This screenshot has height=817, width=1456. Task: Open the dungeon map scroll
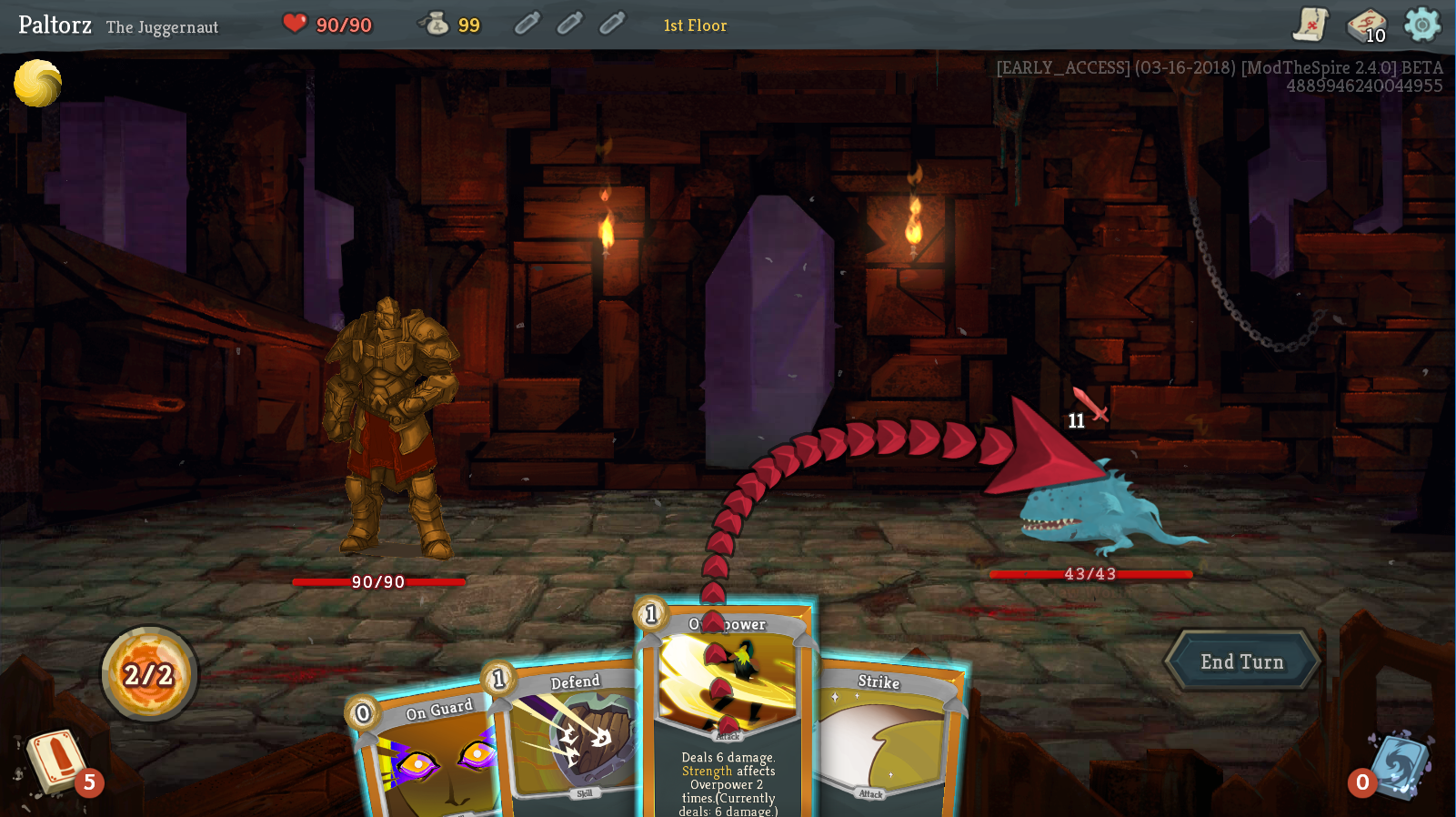click(1310, 25)
